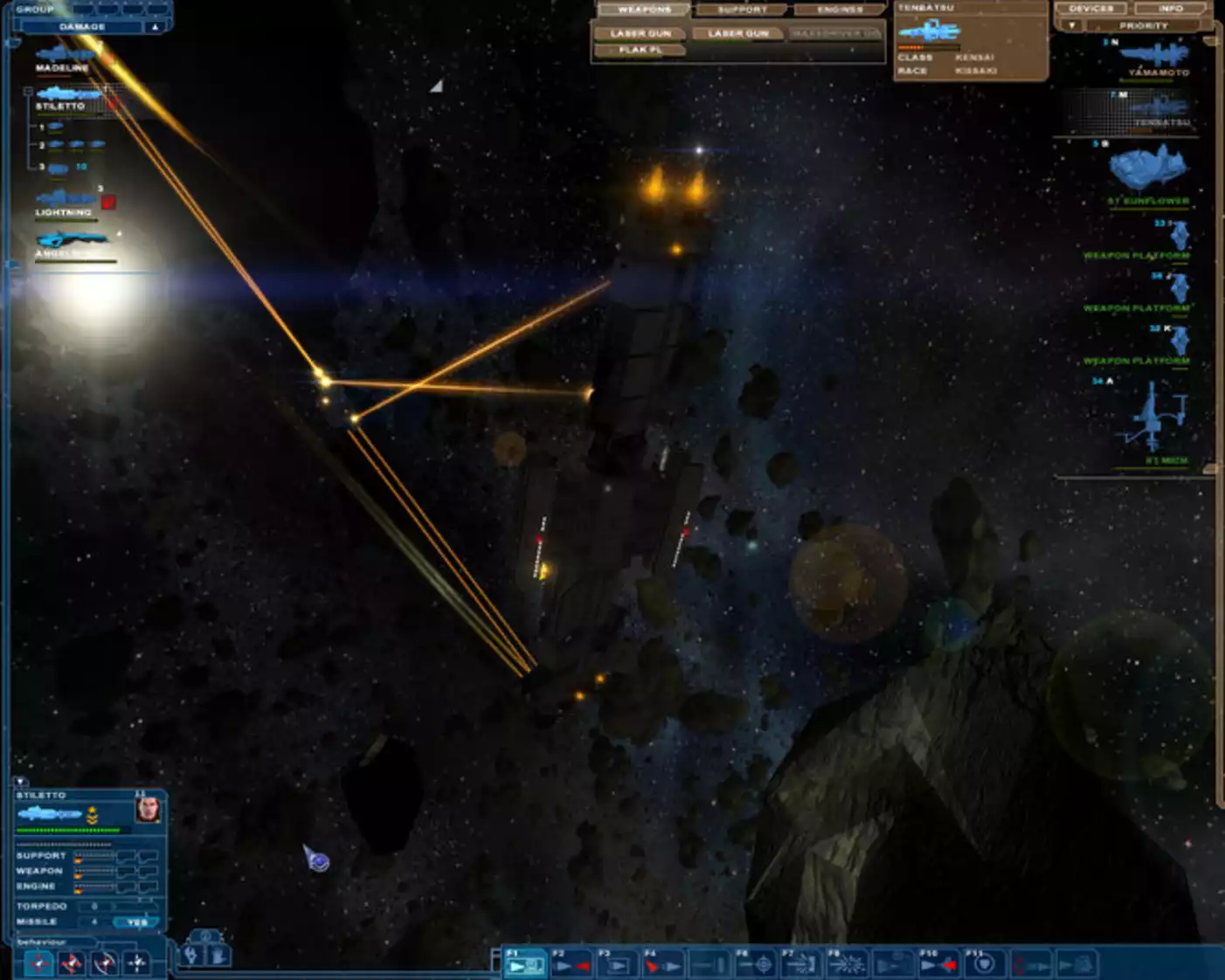Activate the F10 command button
Viewport: 1225px width, 980px height.
[x=937, y=964]
